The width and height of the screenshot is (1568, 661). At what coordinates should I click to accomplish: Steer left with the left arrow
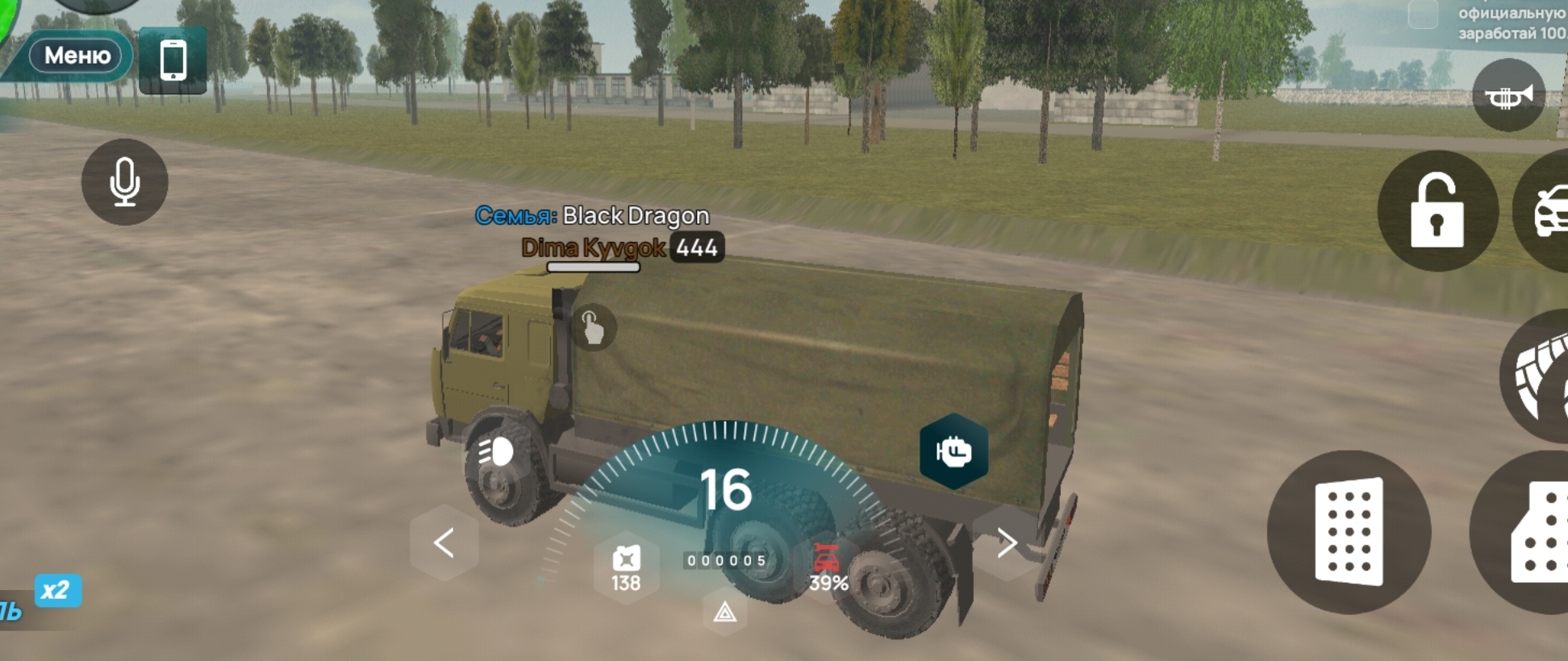(x=444, y=543)
